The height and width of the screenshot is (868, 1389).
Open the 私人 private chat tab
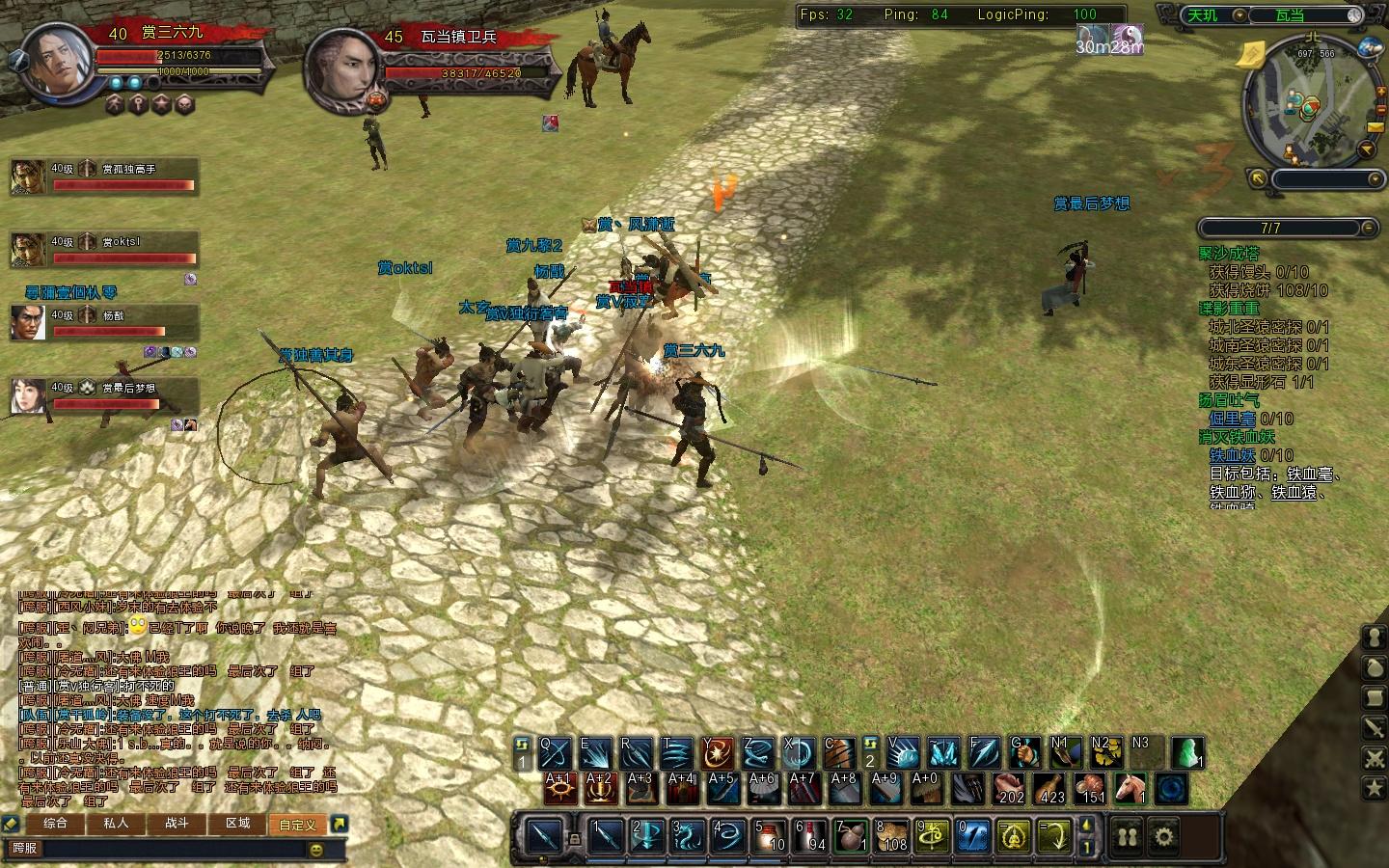click(x=116, y=824)
